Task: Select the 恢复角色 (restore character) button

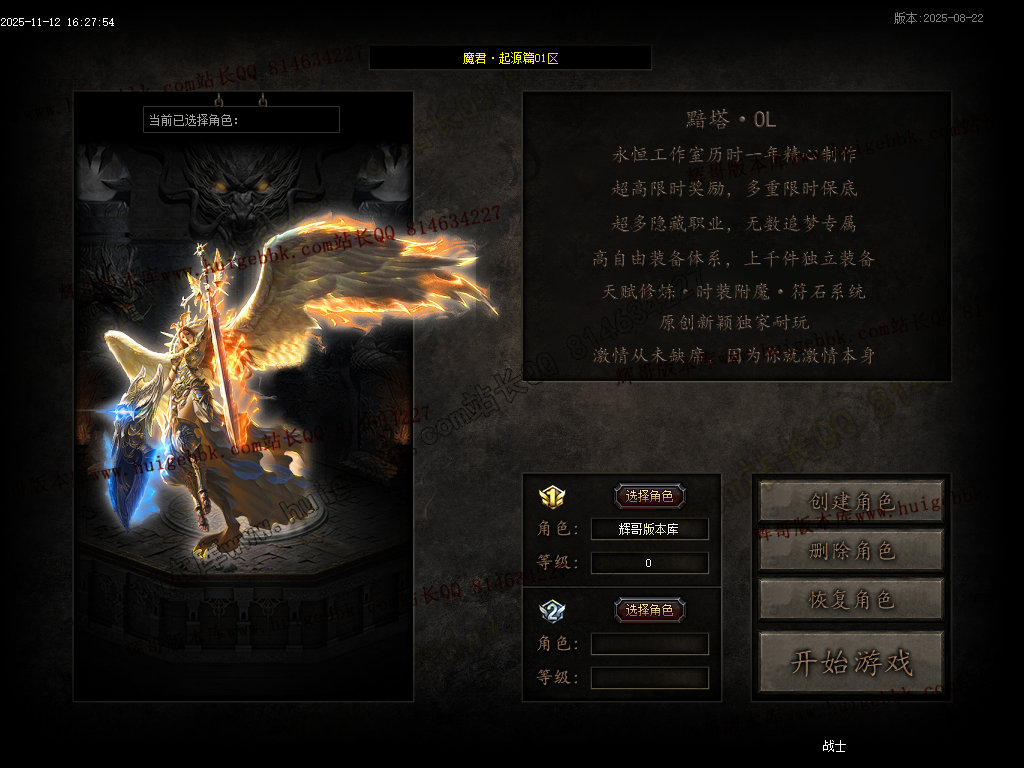Action: click(x=851, y=599)
